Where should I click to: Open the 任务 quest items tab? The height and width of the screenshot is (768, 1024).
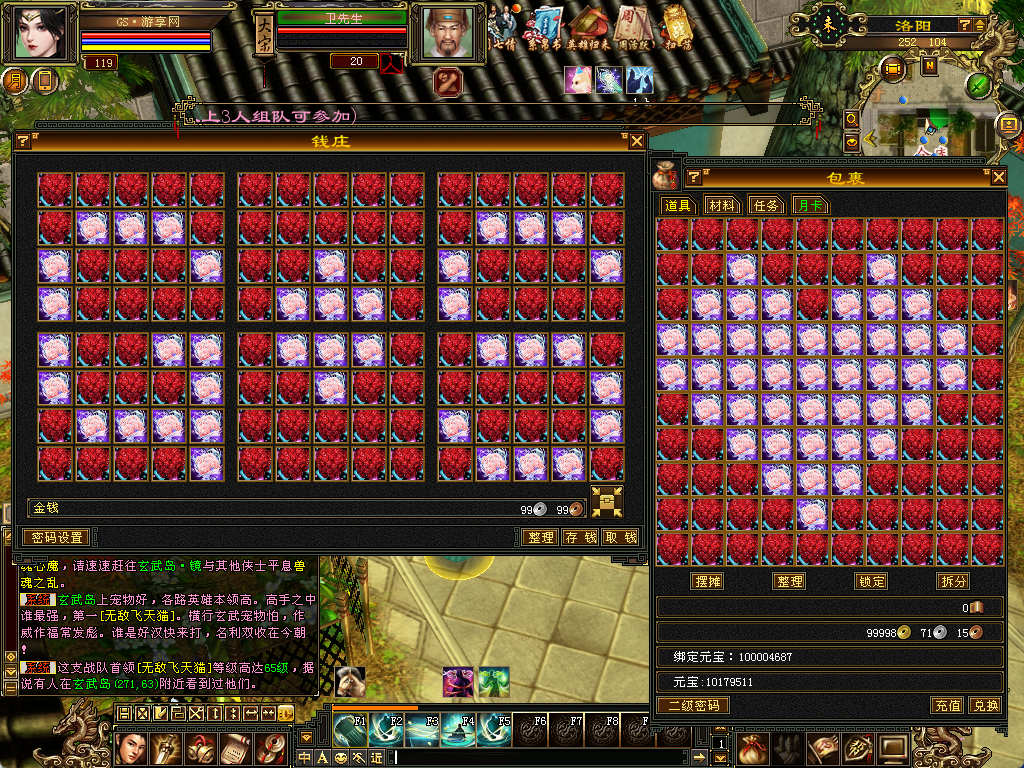click(765, 205)
